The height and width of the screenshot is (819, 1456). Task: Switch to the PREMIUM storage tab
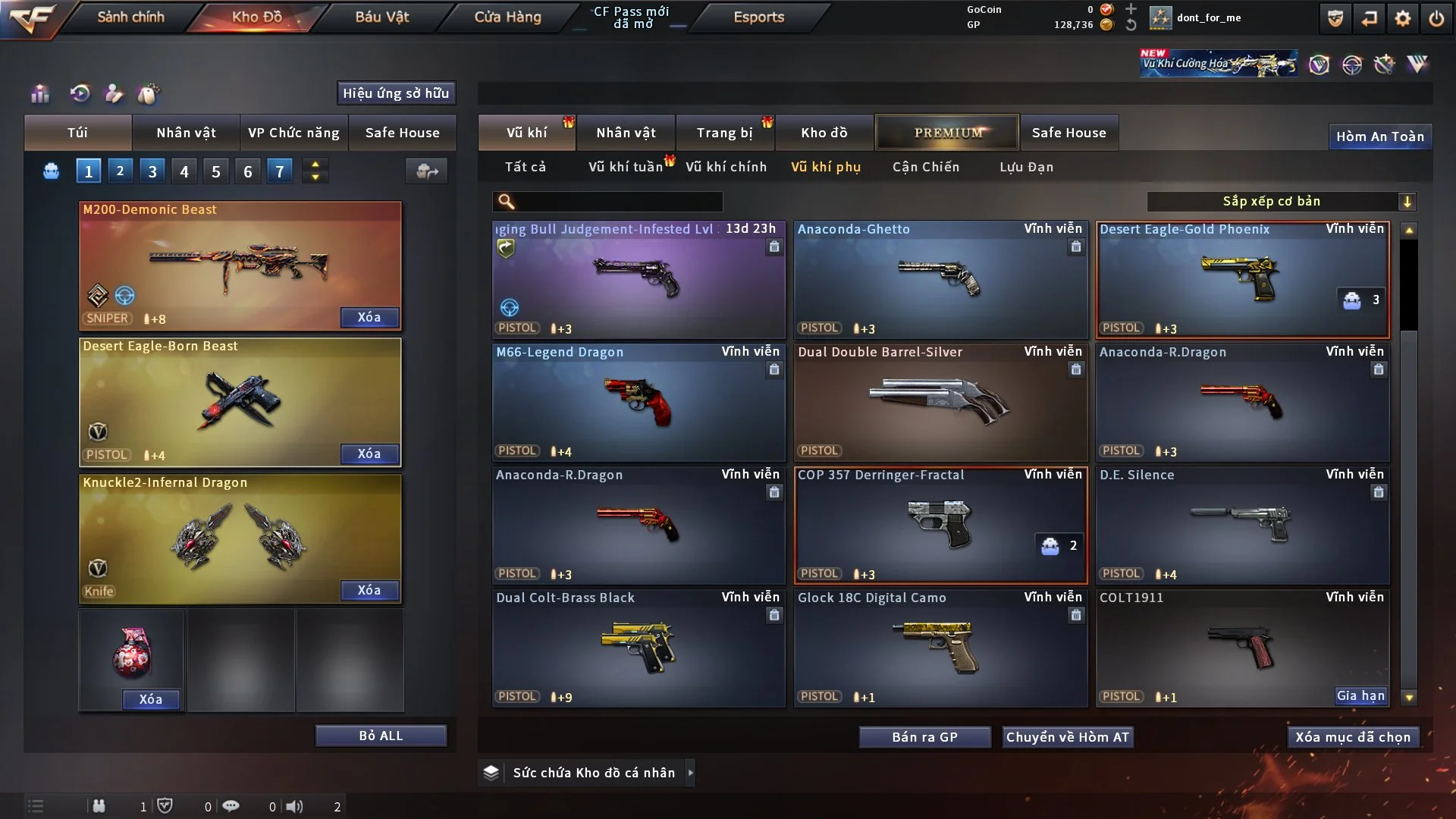(947, 133)
